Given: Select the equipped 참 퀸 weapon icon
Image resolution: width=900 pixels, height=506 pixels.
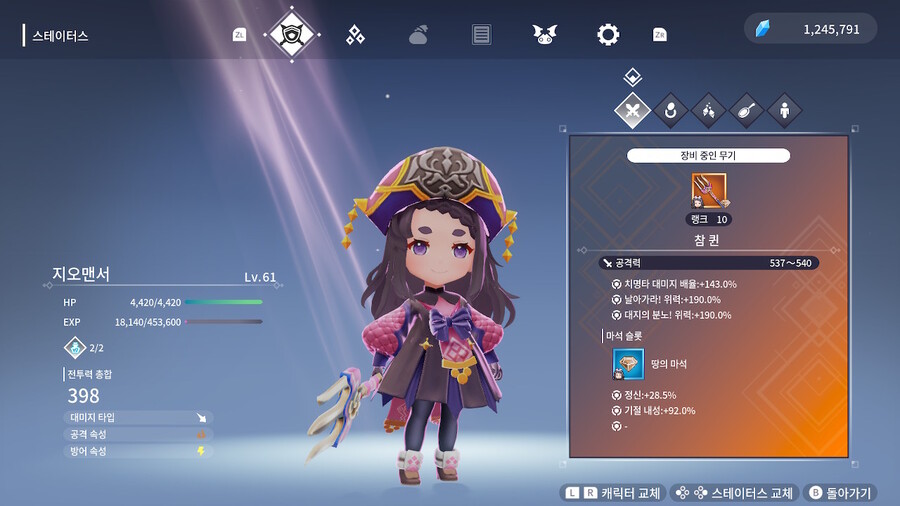Looking at the screenshot, I should [x=709, y=191].
